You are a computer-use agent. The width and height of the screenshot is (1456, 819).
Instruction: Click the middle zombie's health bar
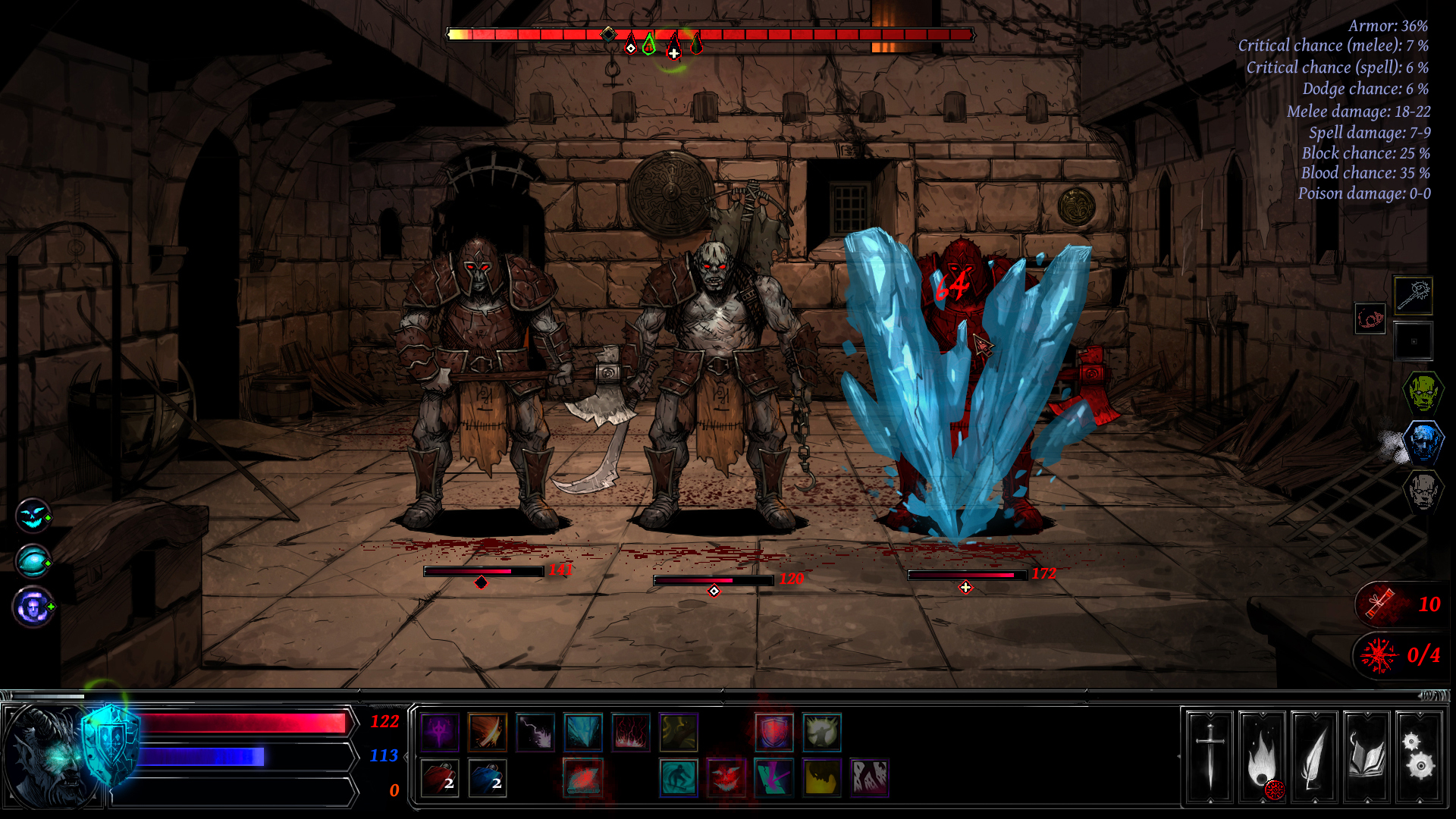[x=713, y=579]
